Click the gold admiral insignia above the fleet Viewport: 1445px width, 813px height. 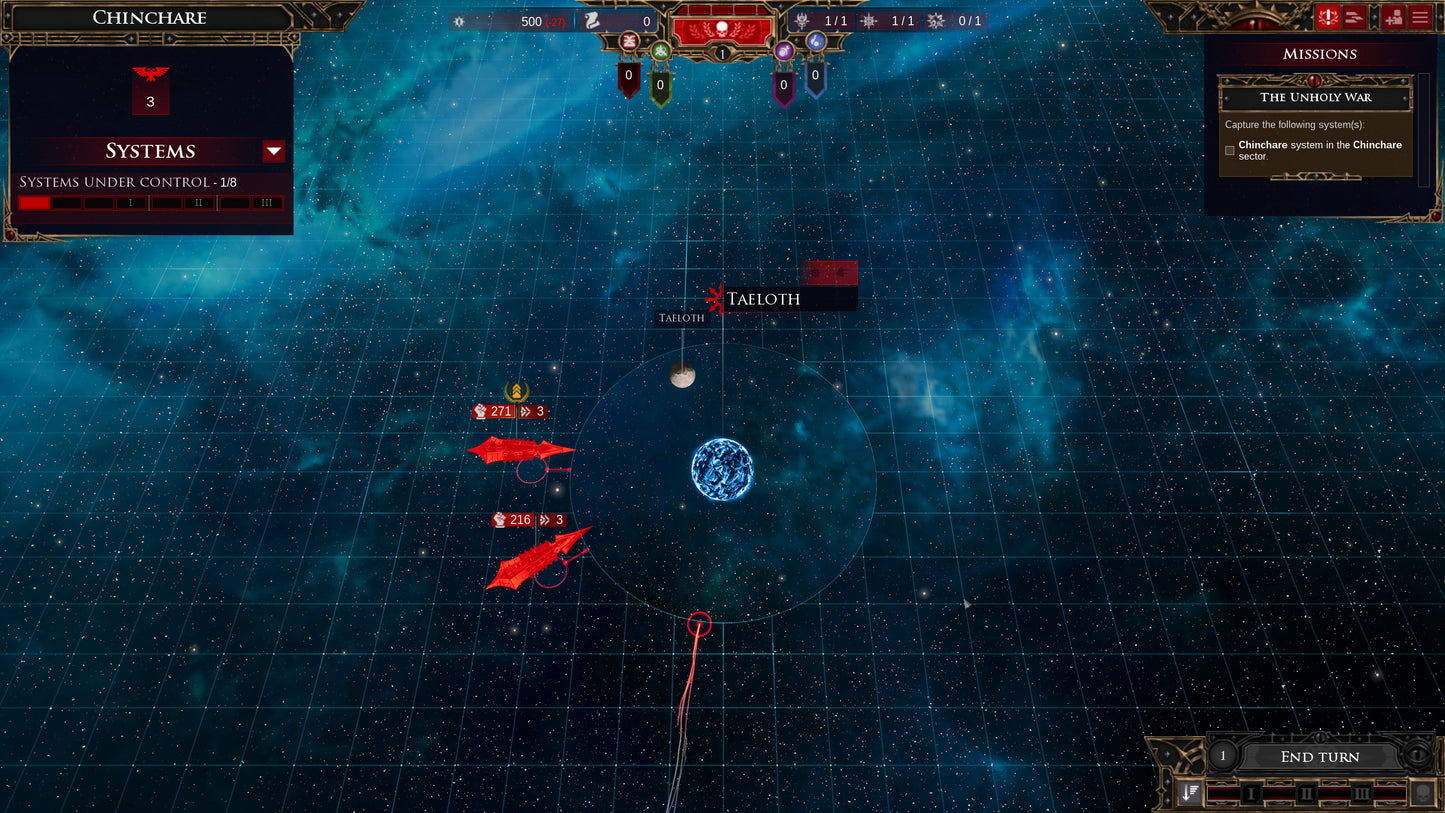[516, 393]
